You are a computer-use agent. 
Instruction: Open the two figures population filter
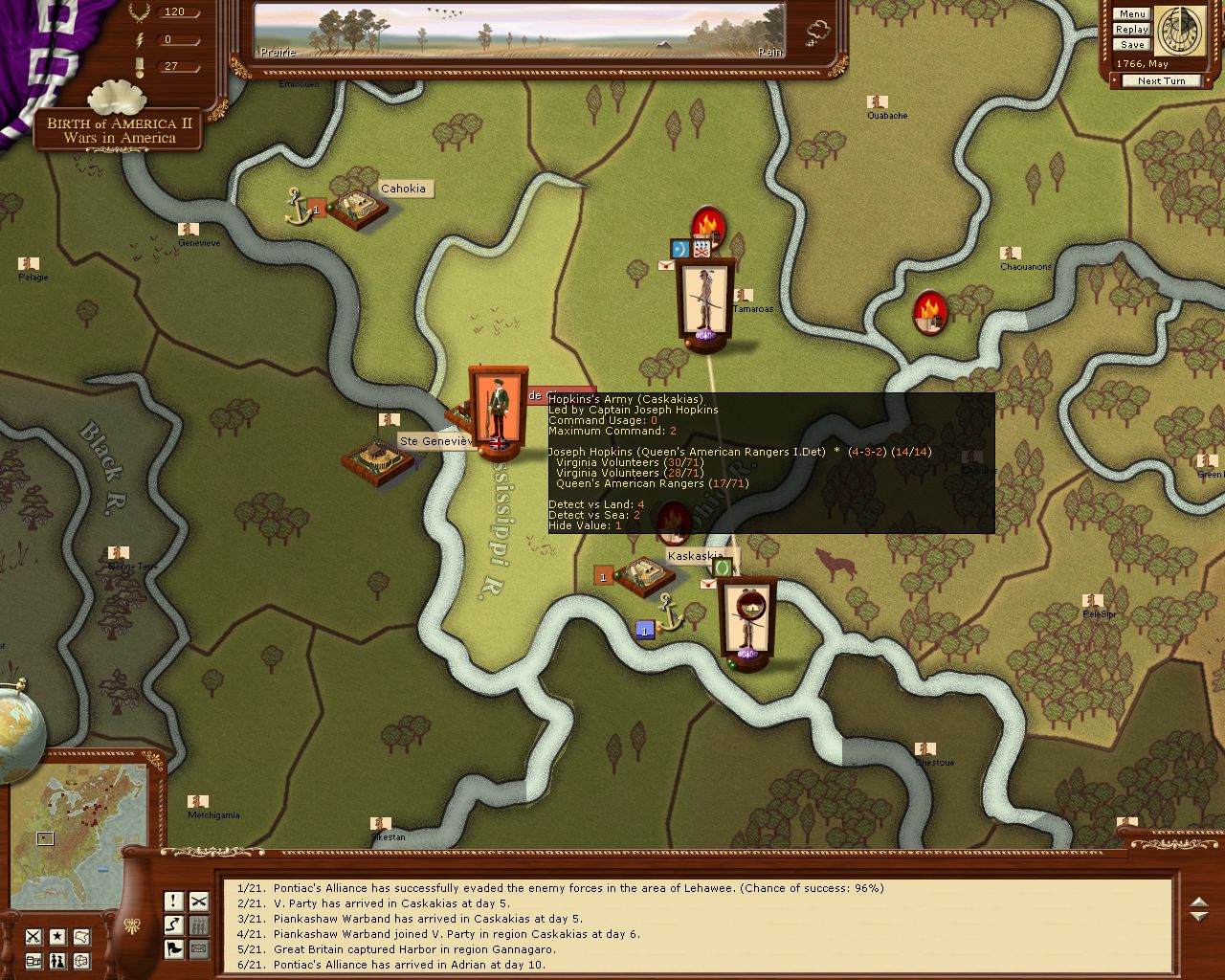tap(57, 961)
